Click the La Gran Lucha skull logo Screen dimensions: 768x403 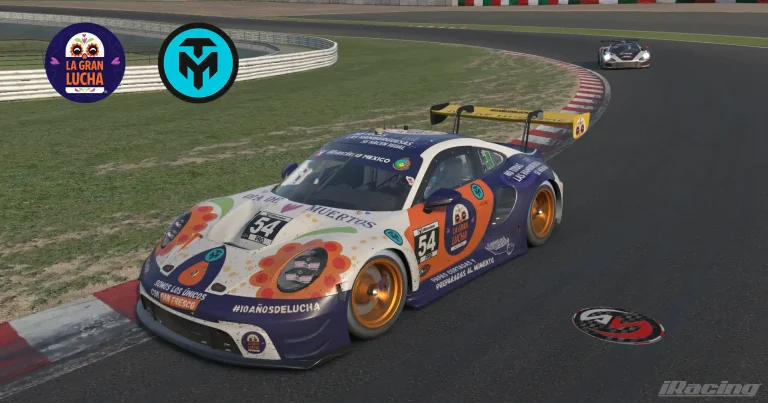[x=85, y=63]
